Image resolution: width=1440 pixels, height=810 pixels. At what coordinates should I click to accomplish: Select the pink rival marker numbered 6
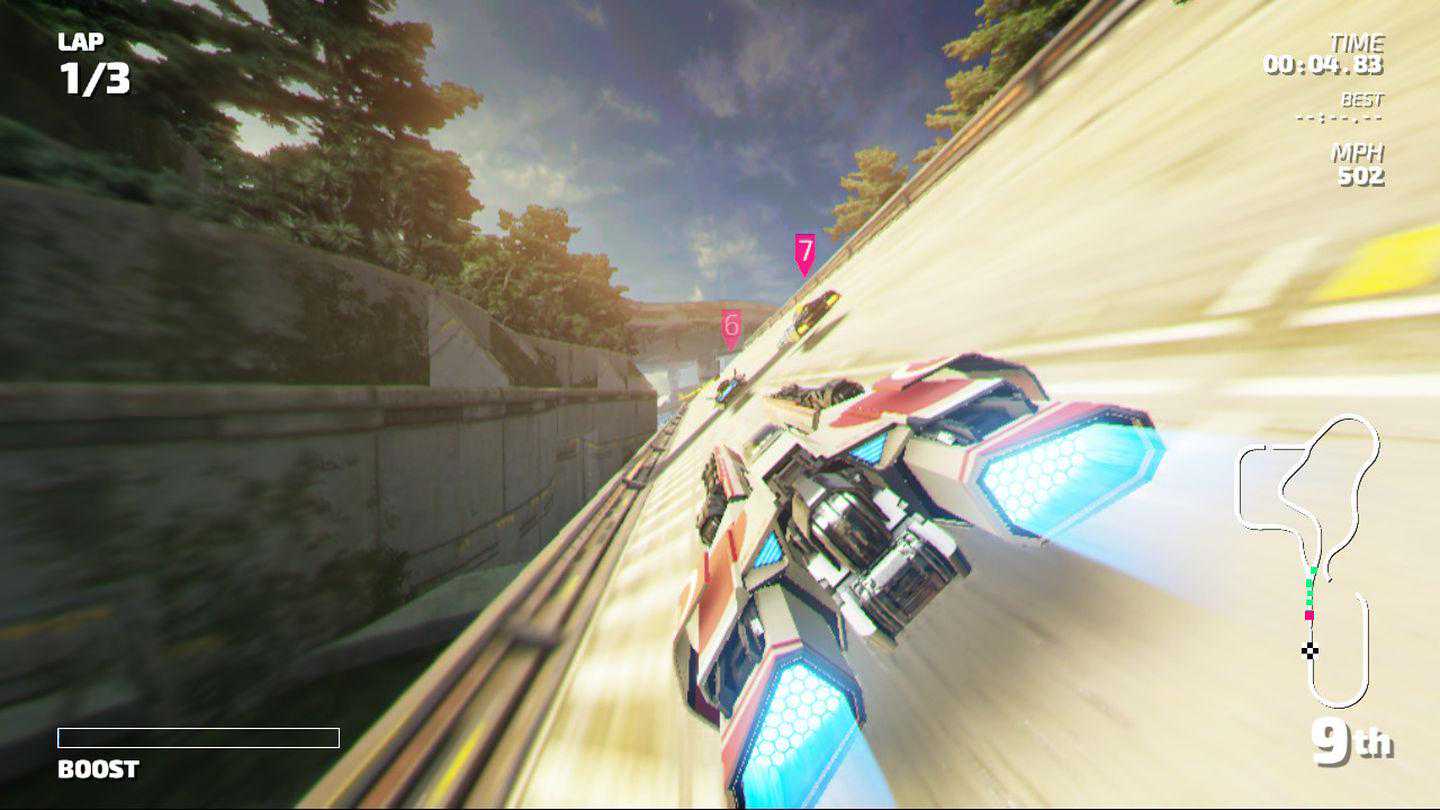point(731,327)
